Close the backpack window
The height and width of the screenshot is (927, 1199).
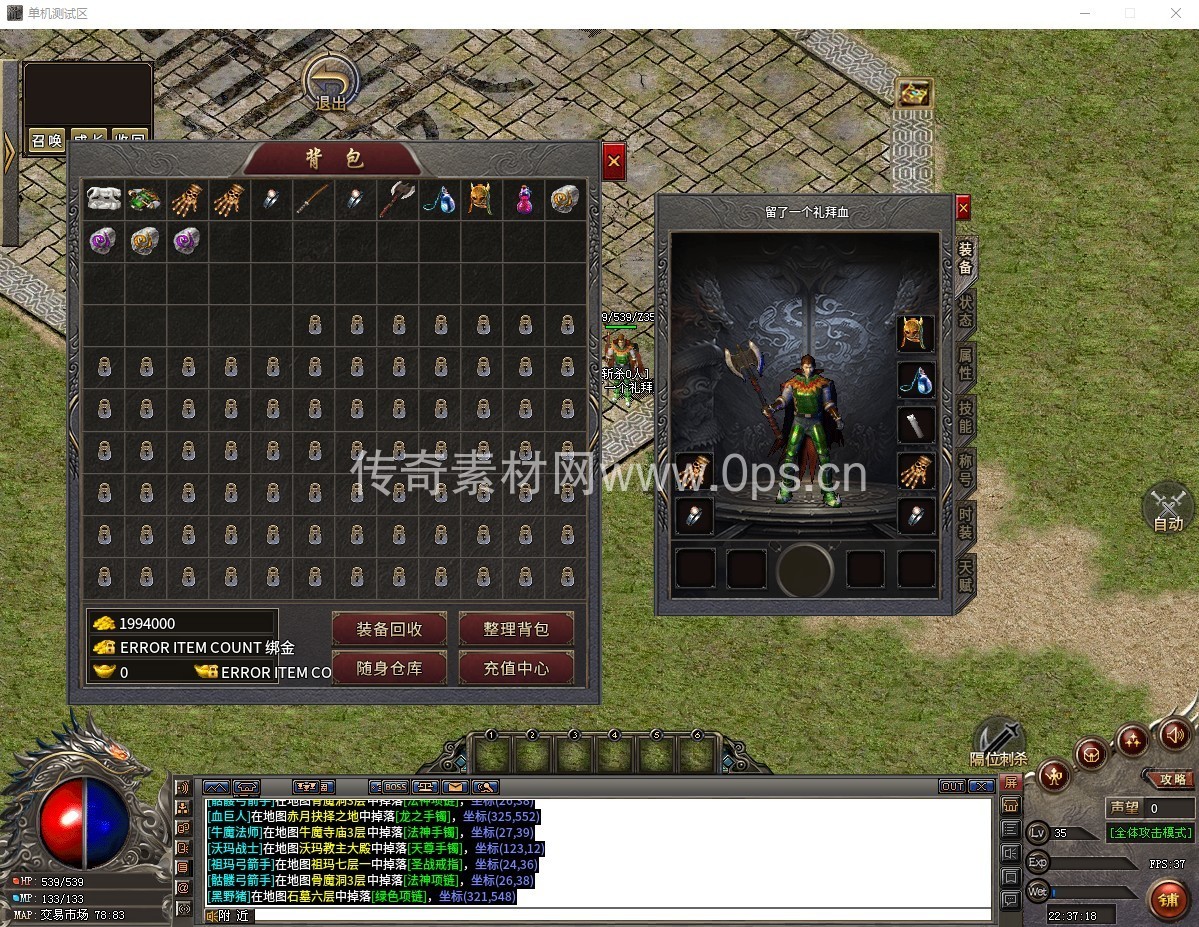(614, 162)
